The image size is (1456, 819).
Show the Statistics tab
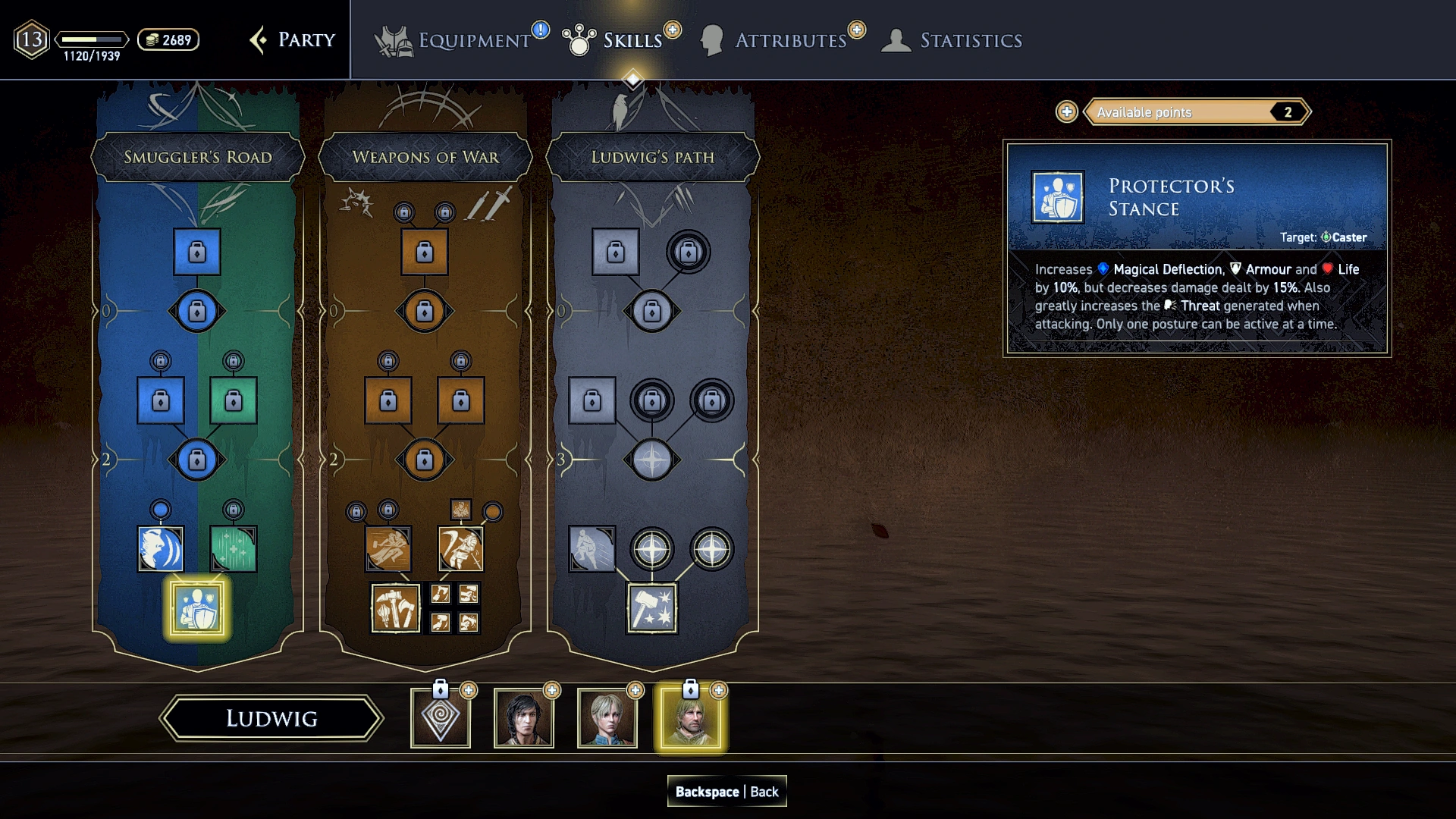click(953, 40)
